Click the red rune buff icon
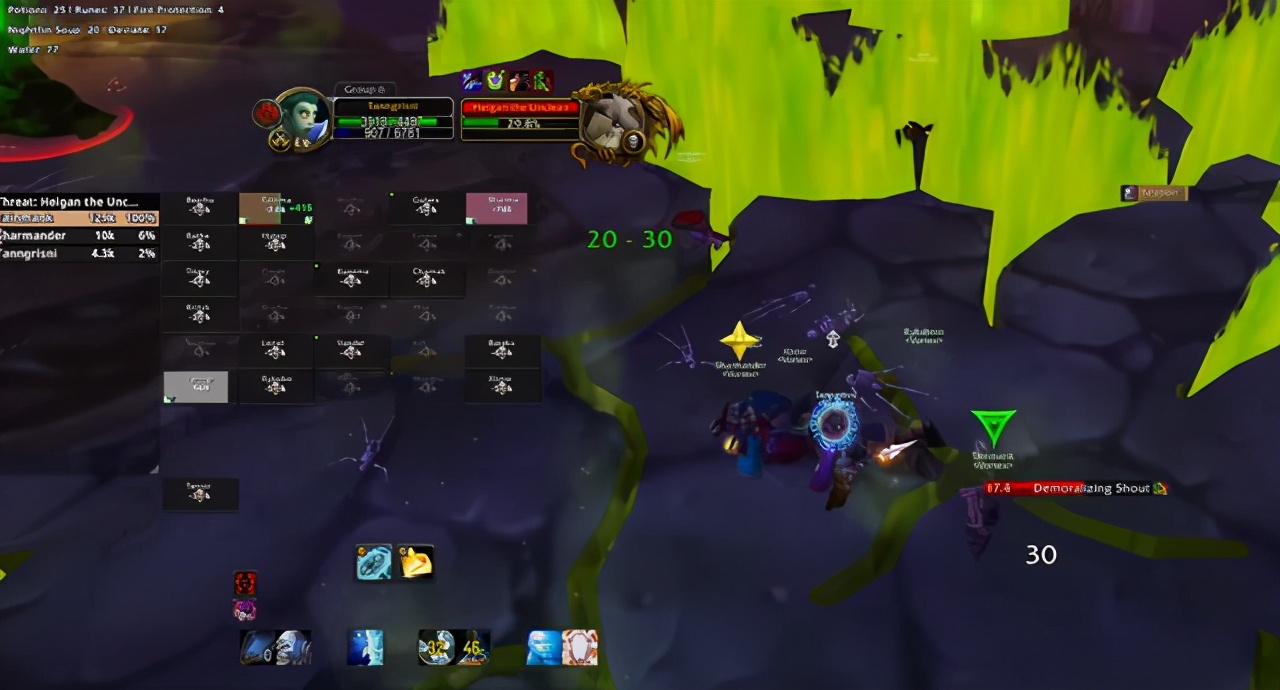This screenshot has width=1280, height=690. pyautogui.click(x=245, y=583)
